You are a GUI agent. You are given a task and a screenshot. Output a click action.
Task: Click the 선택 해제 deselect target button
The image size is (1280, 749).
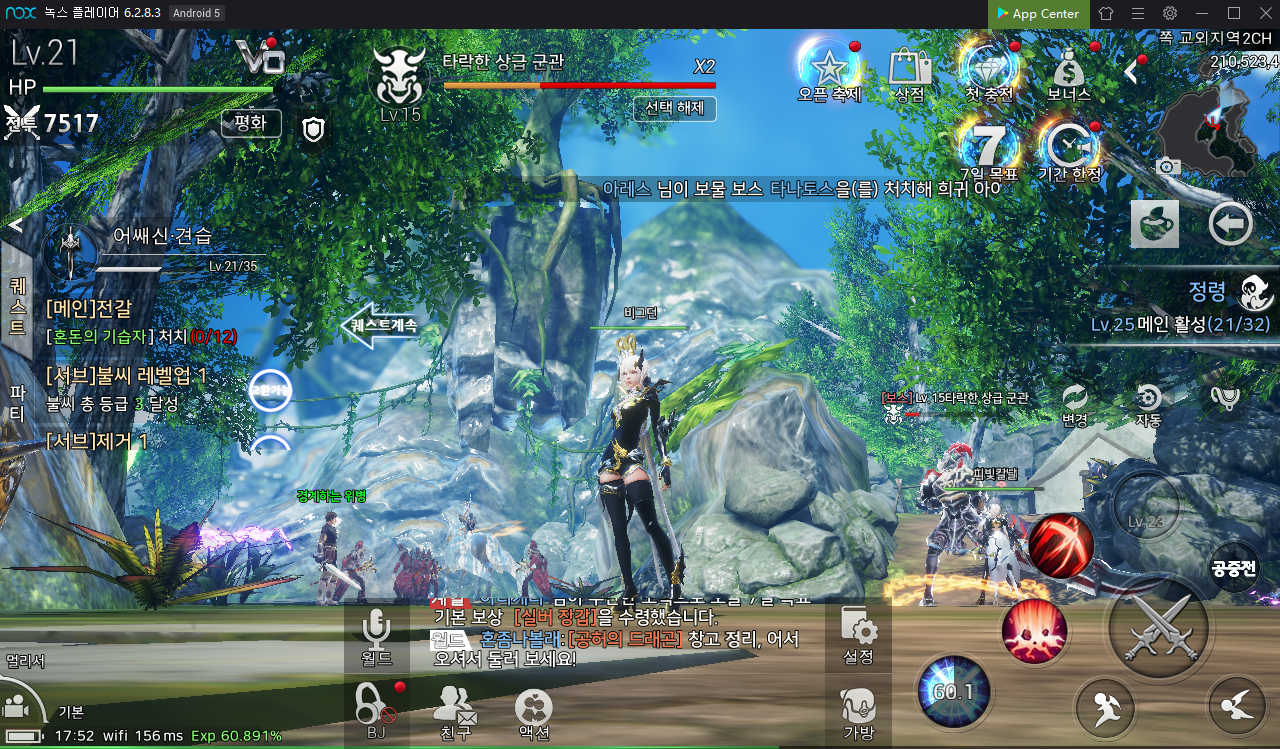tap(675, 108)
